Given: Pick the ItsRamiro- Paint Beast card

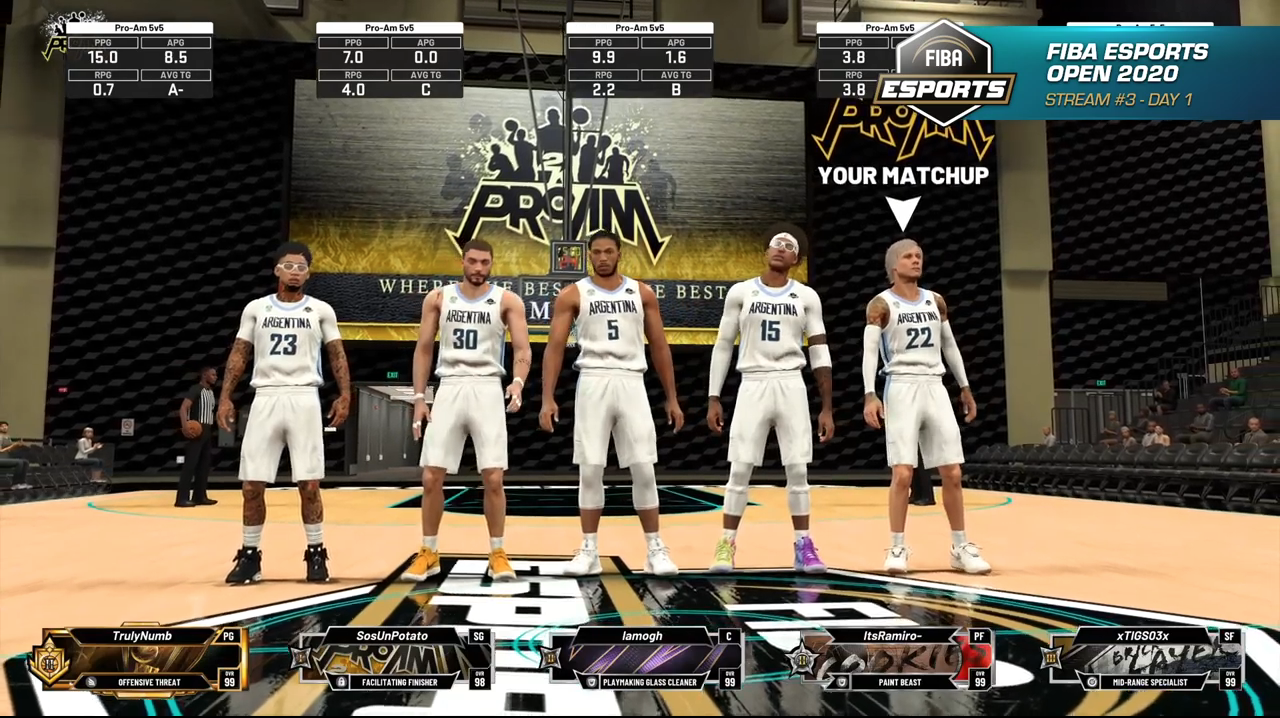Looking at the screenshot, I should point(893,658).
